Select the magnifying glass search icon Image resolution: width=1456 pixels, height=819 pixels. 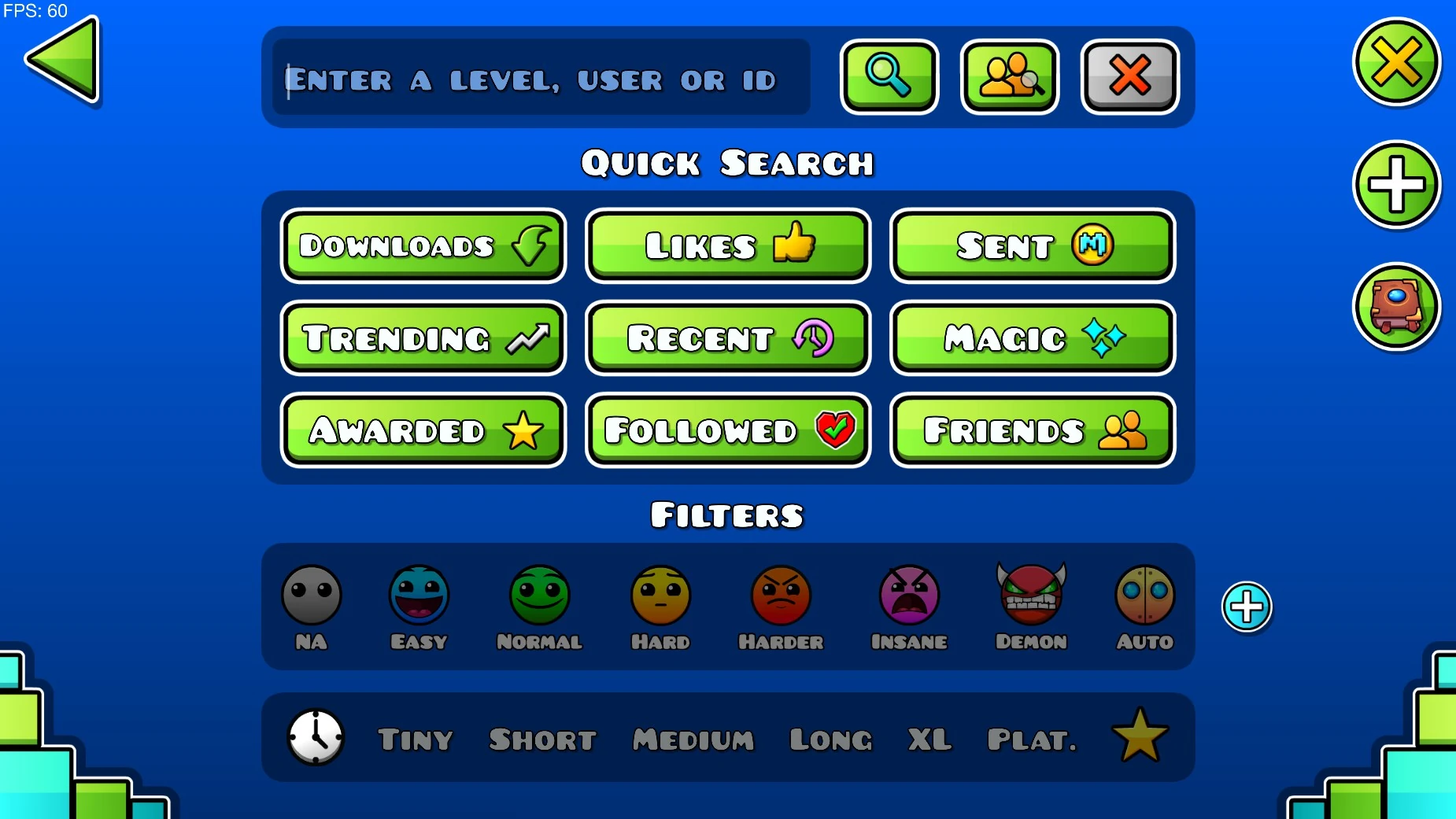click(889, 76)
